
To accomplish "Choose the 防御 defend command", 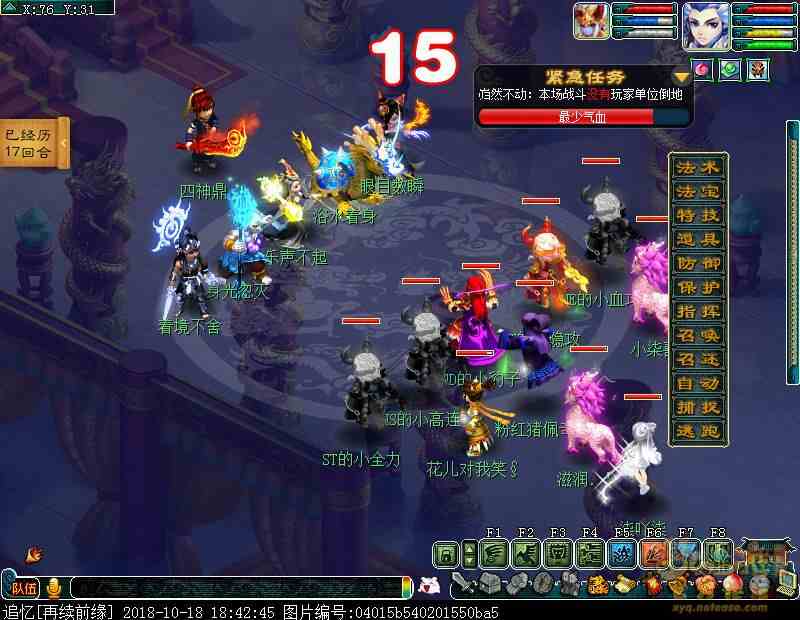I will point(698,263).
